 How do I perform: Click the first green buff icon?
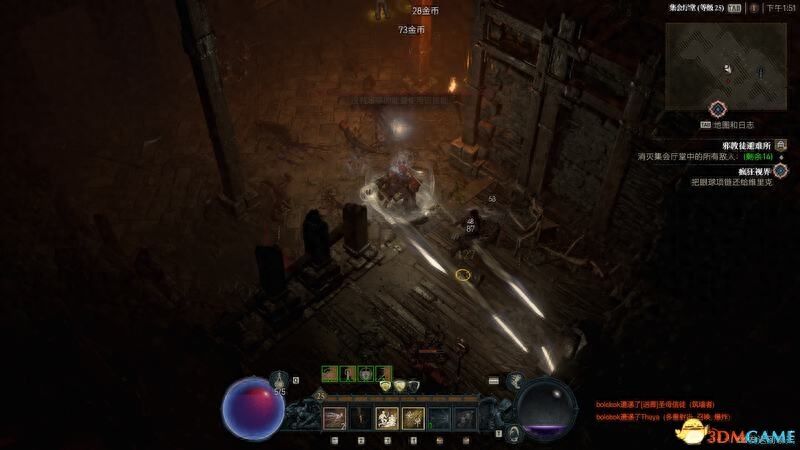point(329,374)
